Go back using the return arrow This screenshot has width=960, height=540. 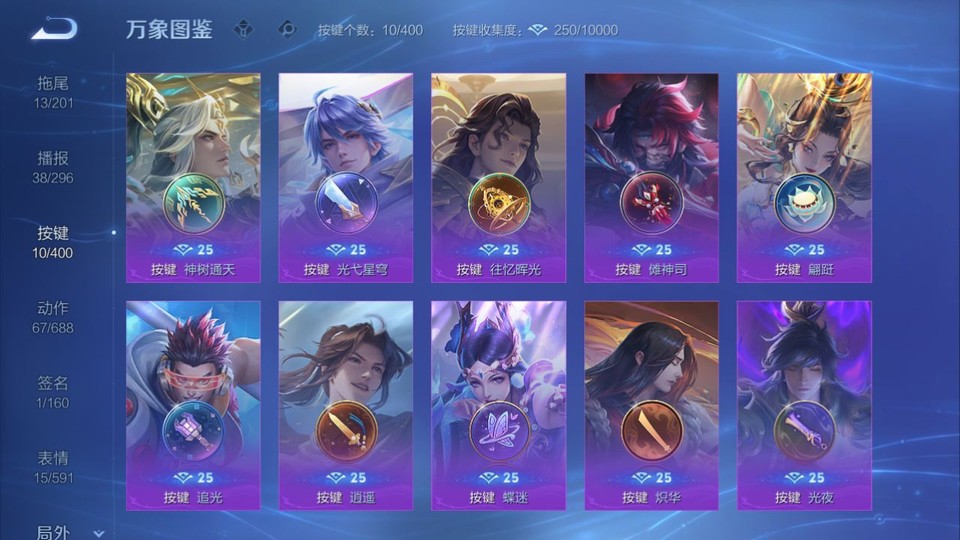coord(54,29)
